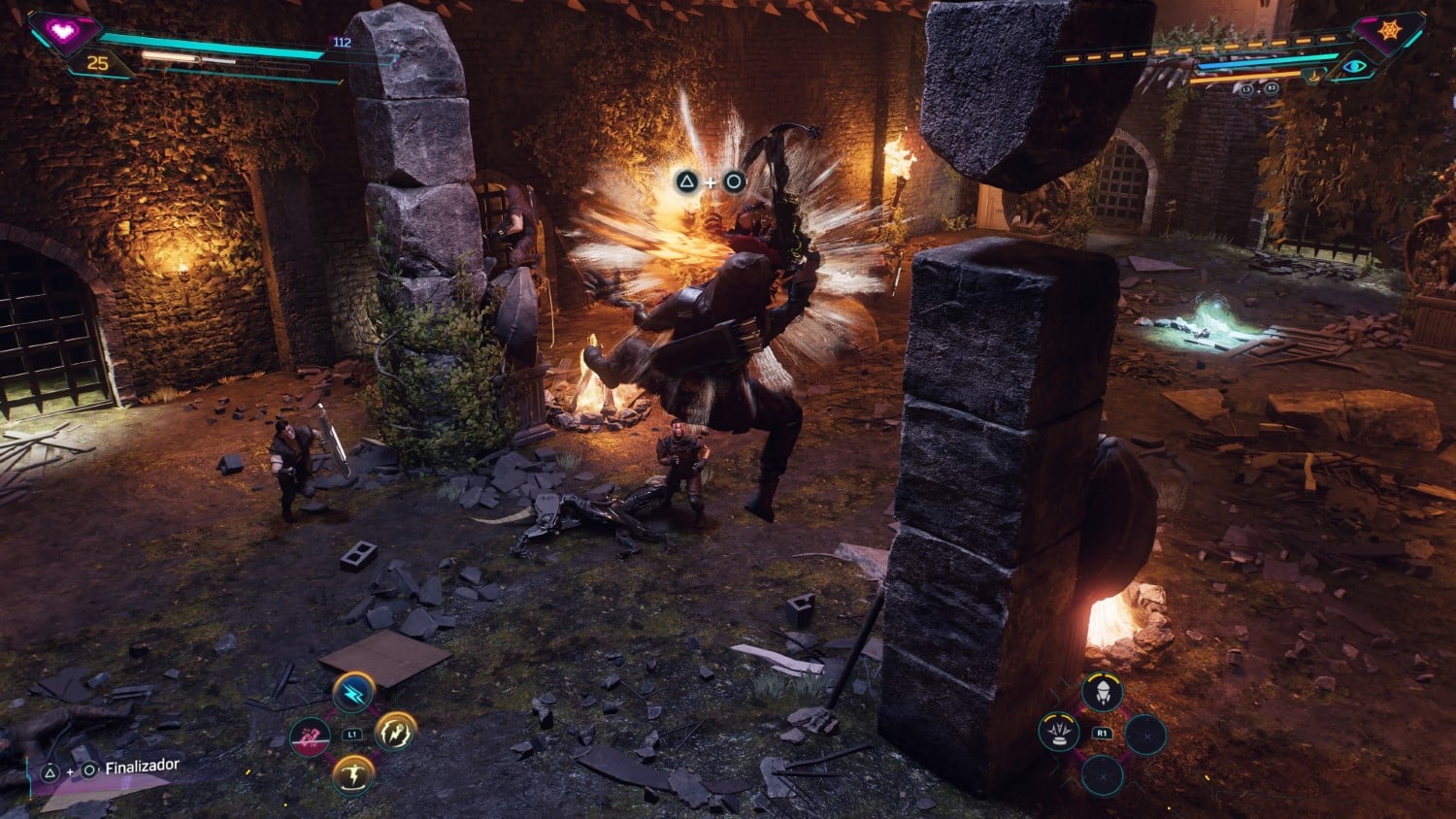Select the pink crossed-out gadget ability
Image resolution: width=1456 pixels, height=819 pixels.
[x=310, y=737]
